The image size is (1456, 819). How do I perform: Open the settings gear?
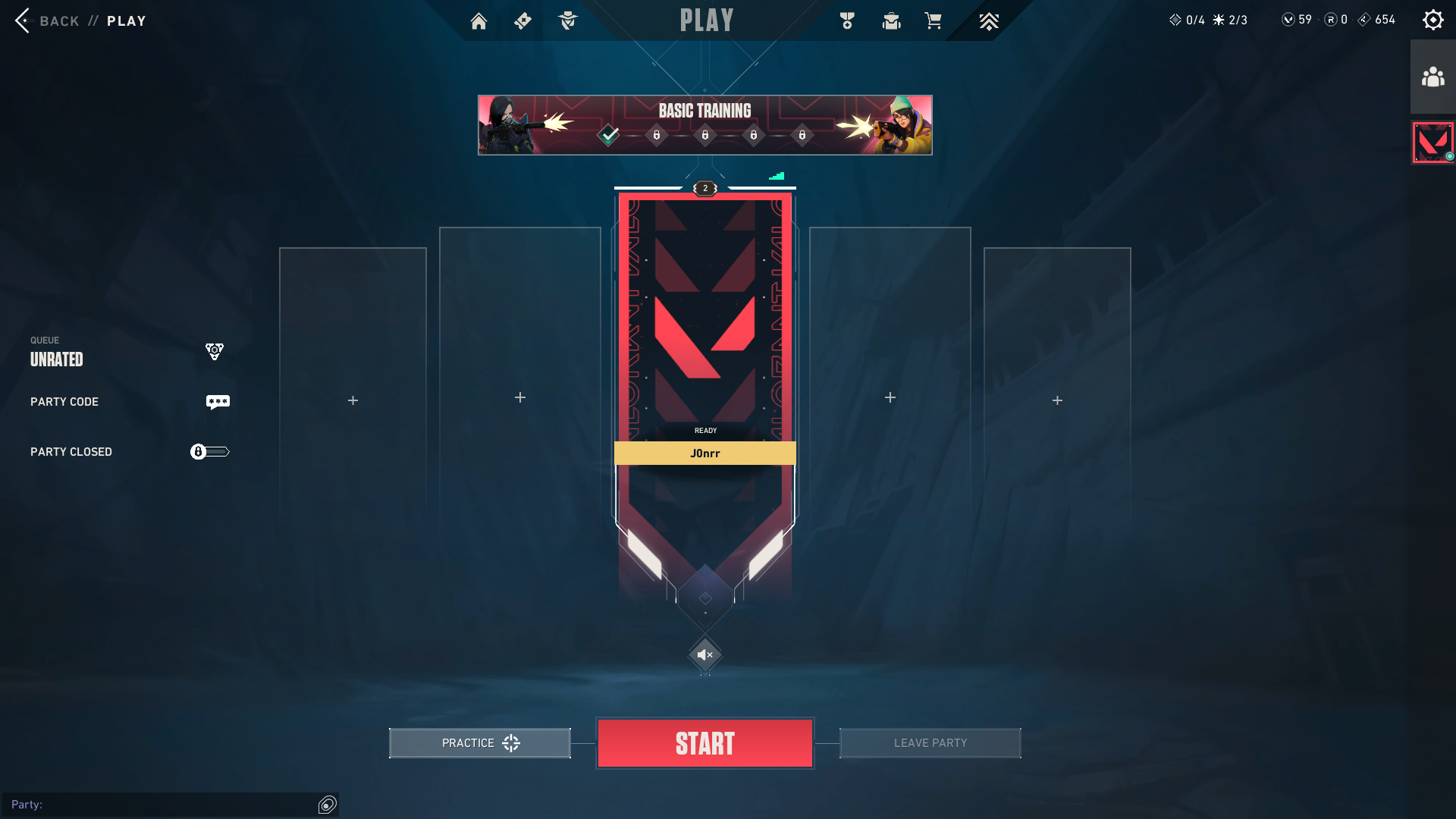tap(1432, 20)
